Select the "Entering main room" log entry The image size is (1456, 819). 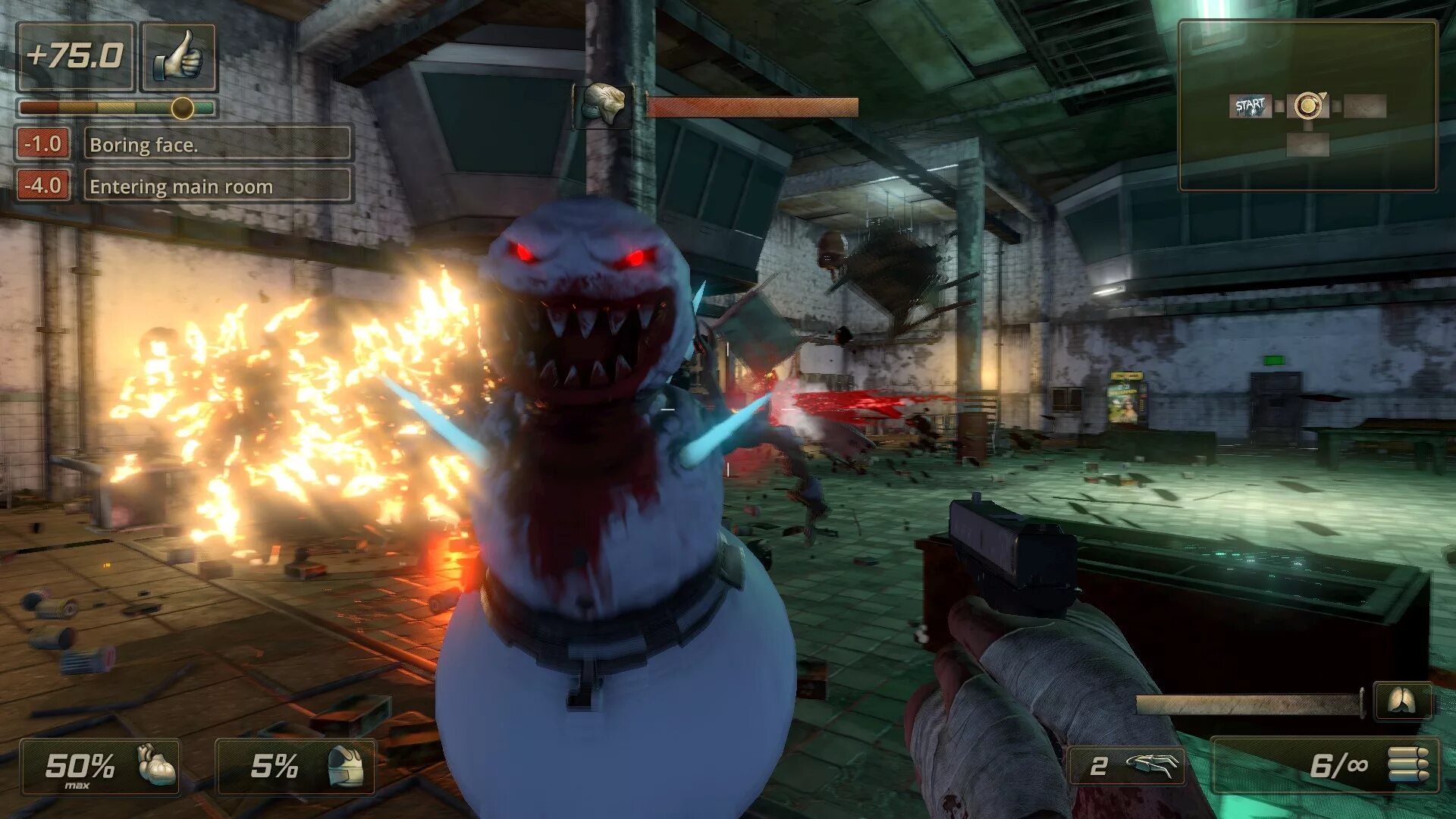coord(217,186)
